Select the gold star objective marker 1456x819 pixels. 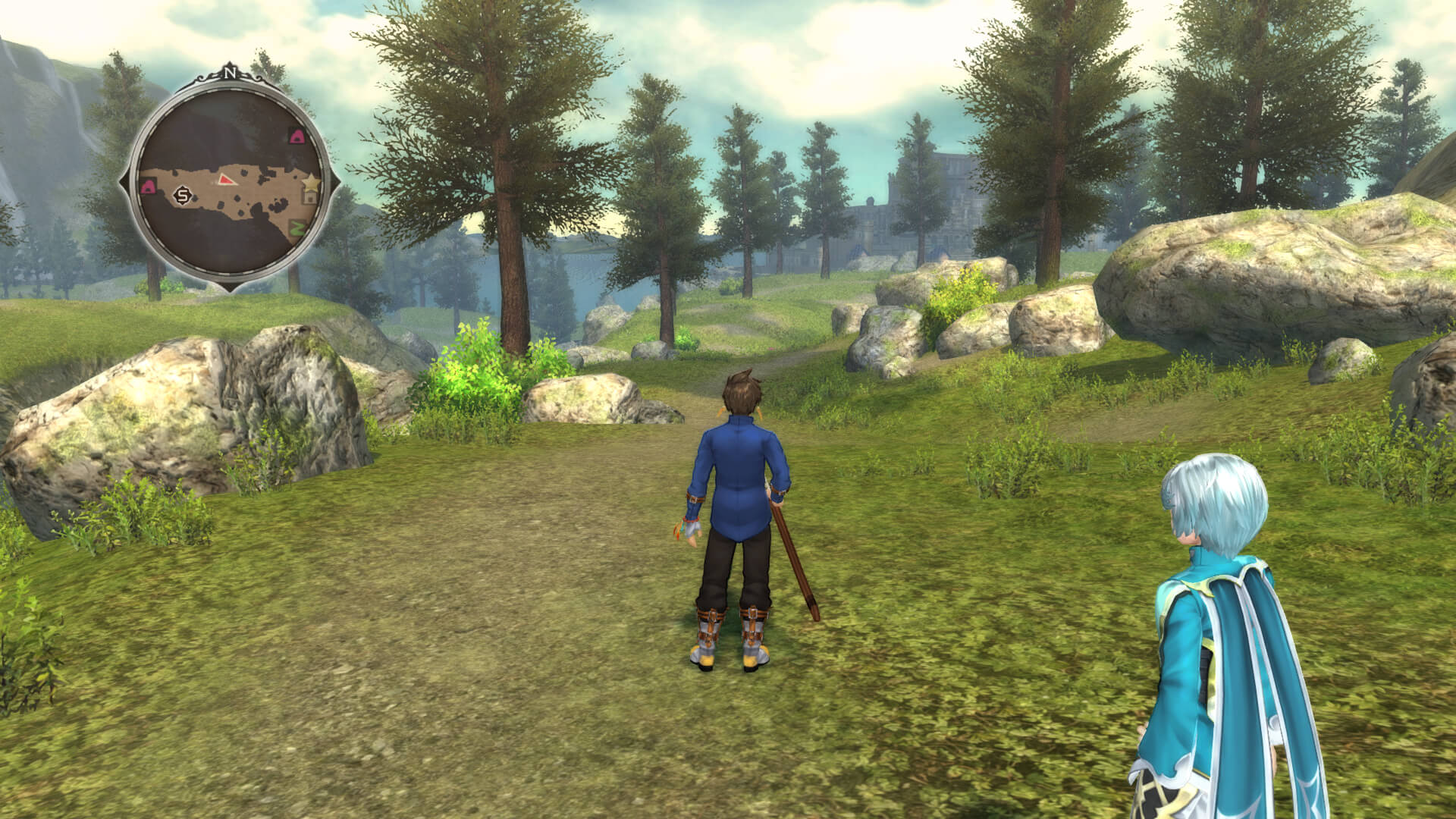(309, 183)
